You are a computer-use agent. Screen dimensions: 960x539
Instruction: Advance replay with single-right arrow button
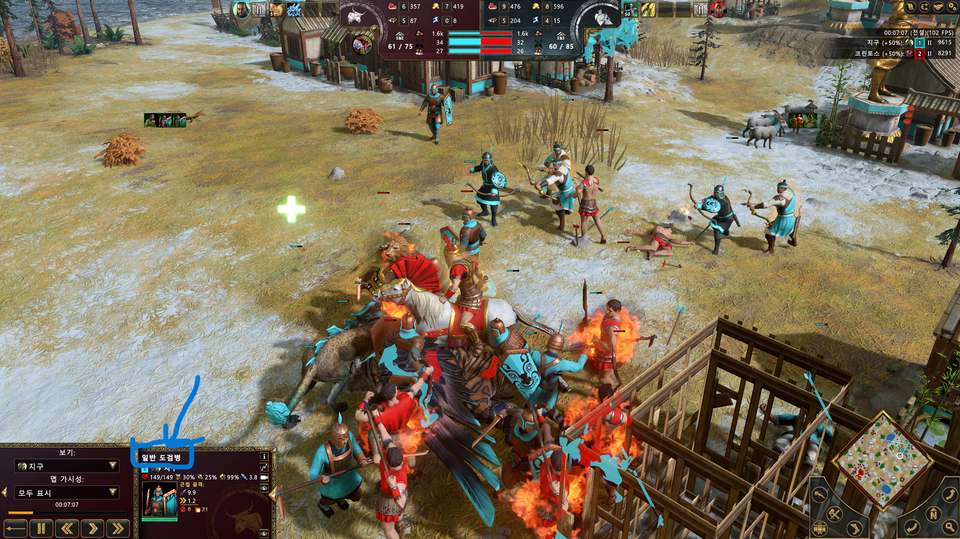pyautogui.click(x=93, y=528)
